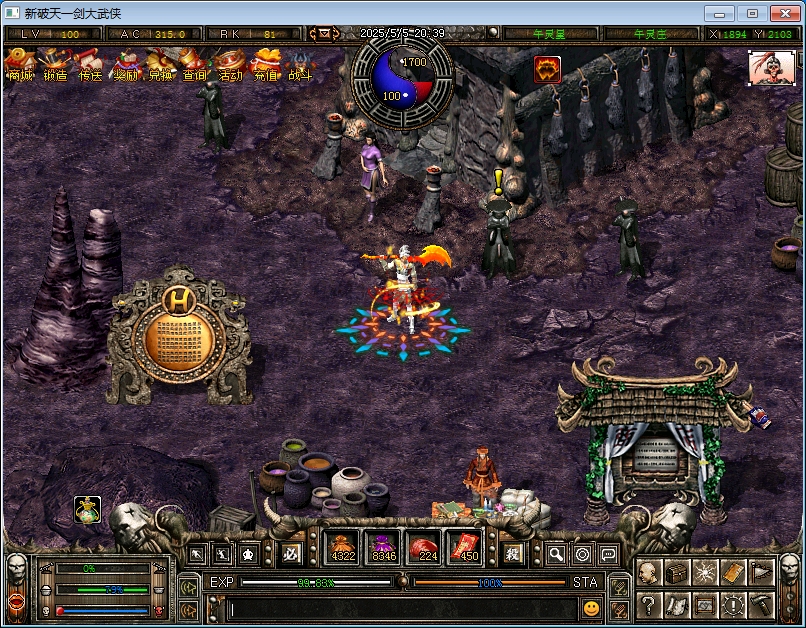Open the 充值 recharge menu
This screenshot has height=628, width=806.
(265, 65)
